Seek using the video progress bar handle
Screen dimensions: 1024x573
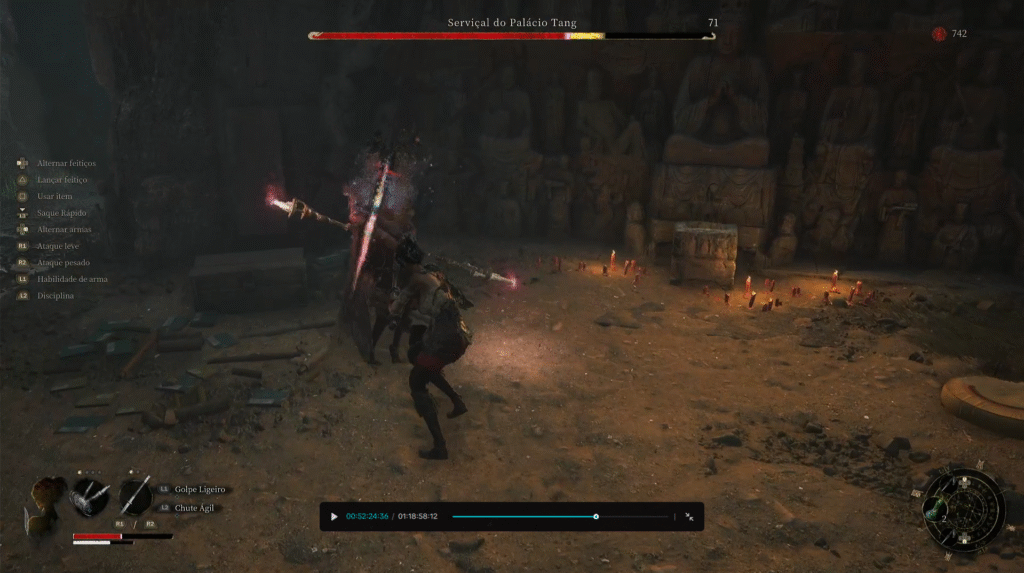click(596, 517)
